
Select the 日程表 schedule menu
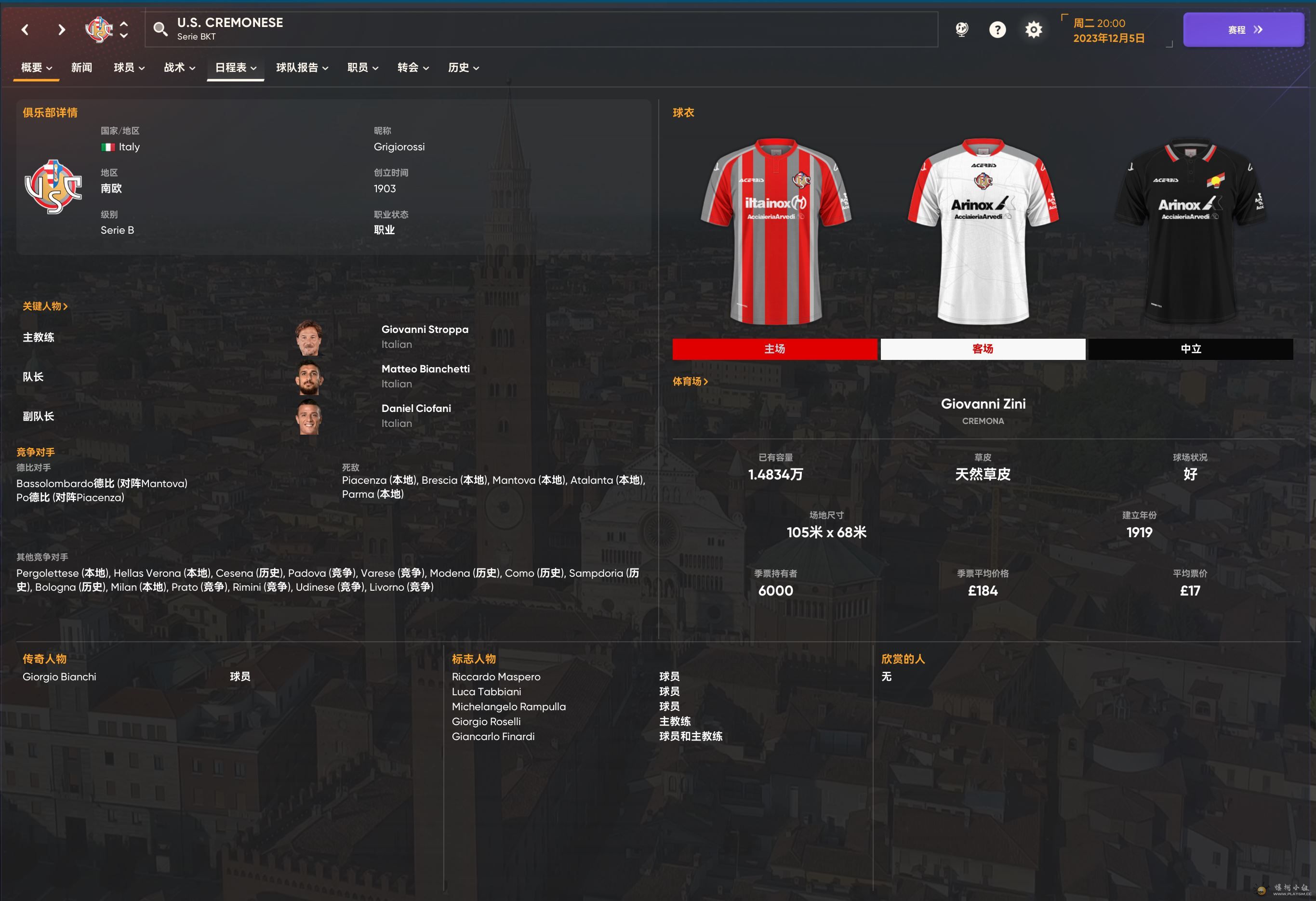[236, 68]
